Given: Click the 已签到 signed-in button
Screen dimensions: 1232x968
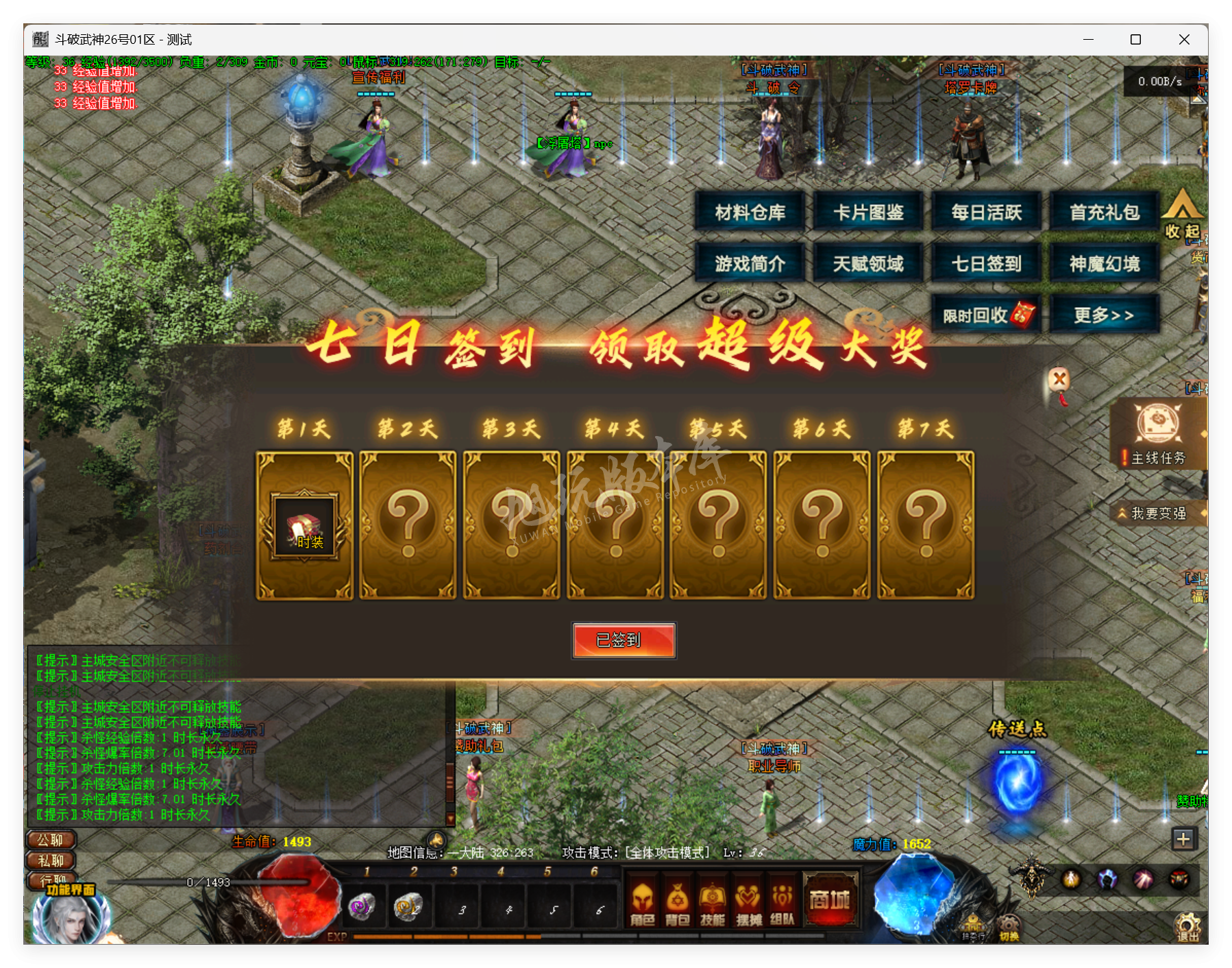Looking at the screenshot, I should click(624, 640).
